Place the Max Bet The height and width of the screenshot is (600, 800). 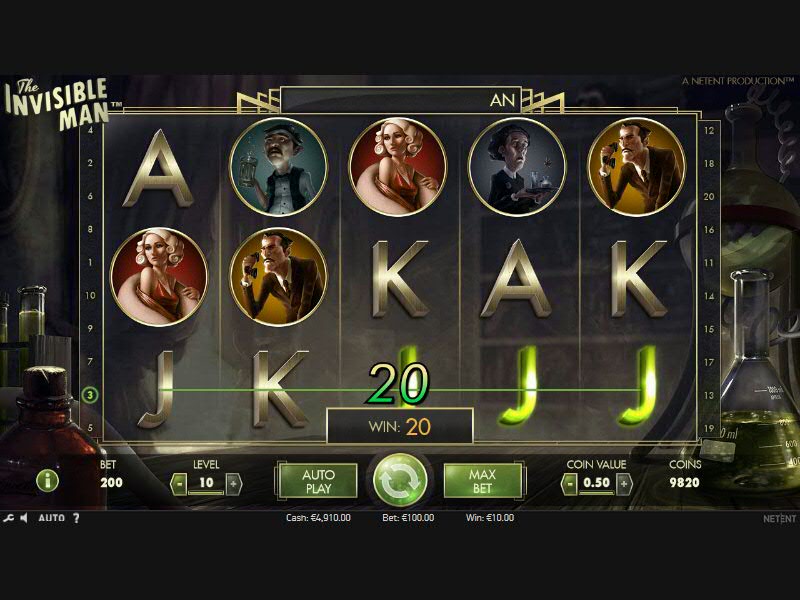[x=483, y=481]
